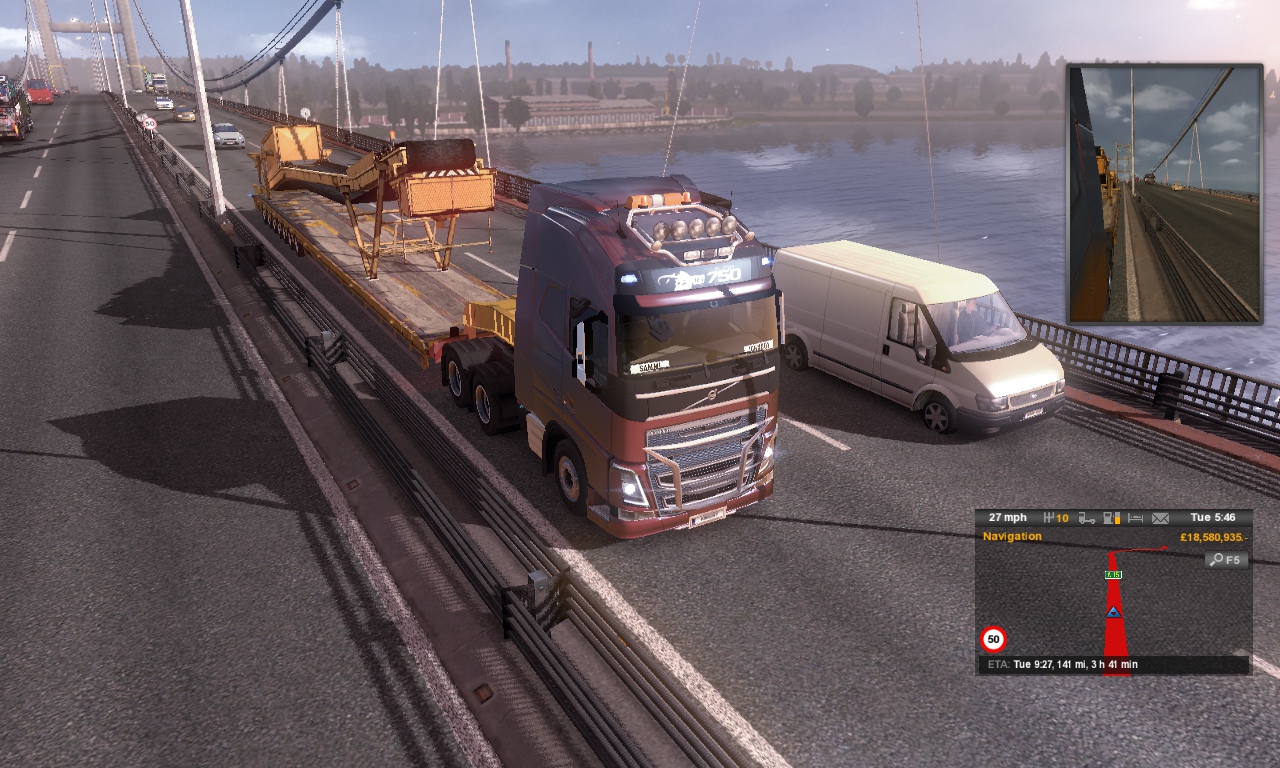The width and height of the screenshot is (1280, 768).
Task: Select the truck damage icon
Action: [1086, 518]
